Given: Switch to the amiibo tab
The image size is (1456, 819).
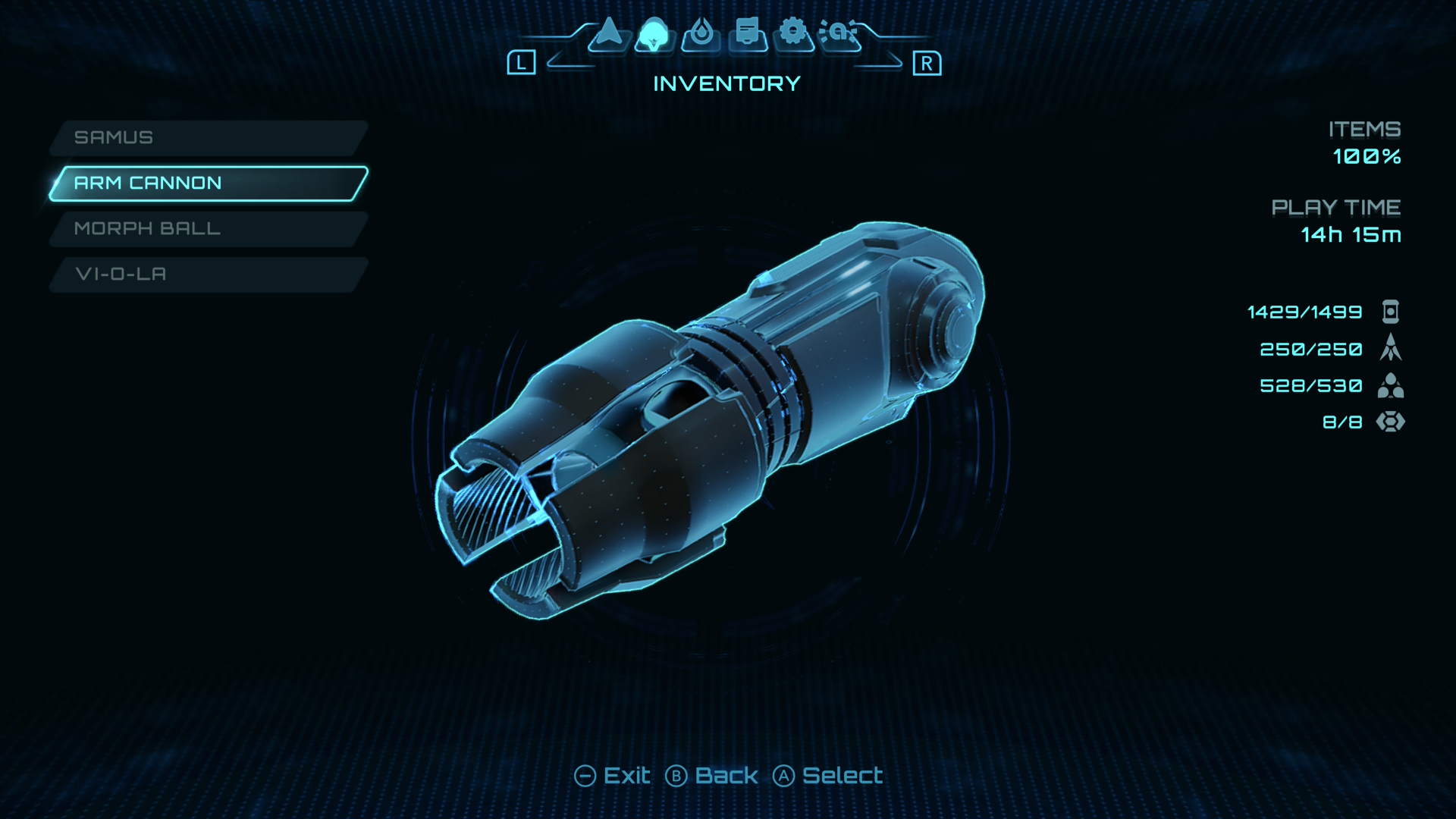Looking at the screenshot, I should coord(839,34).
